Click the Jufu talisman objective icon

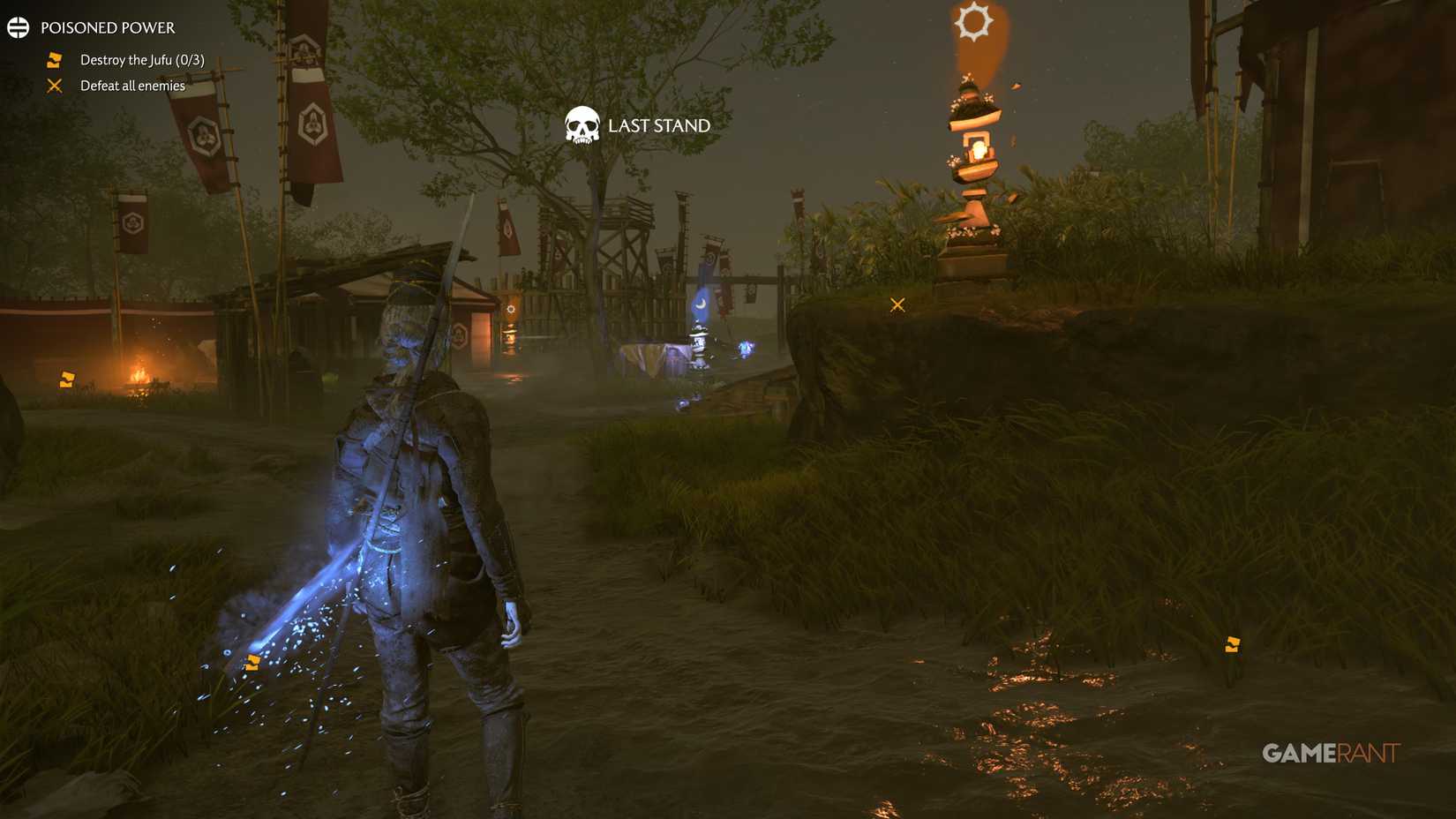(x=53, y=59)
